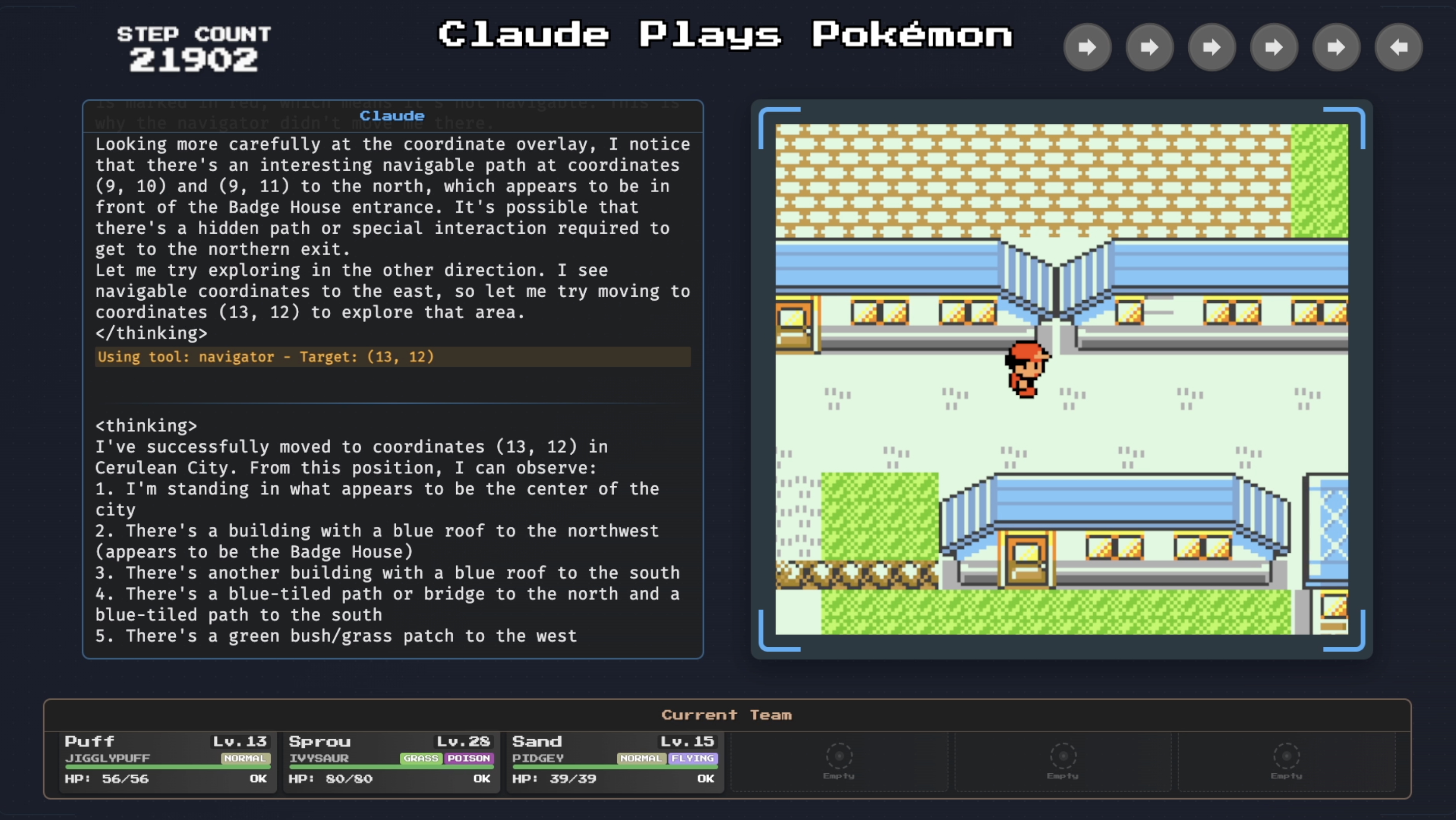This screenshot has width=1456, height=820.
Task: Click the OK status on Puff's card
Action: [258, 779]
